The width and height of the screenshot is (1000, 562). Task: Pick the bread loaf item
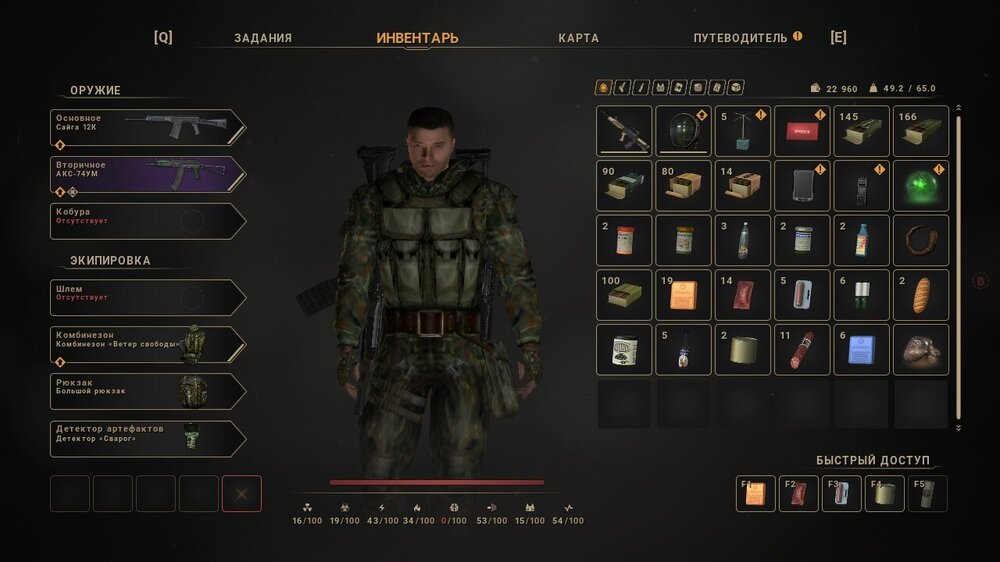point(920,295)
